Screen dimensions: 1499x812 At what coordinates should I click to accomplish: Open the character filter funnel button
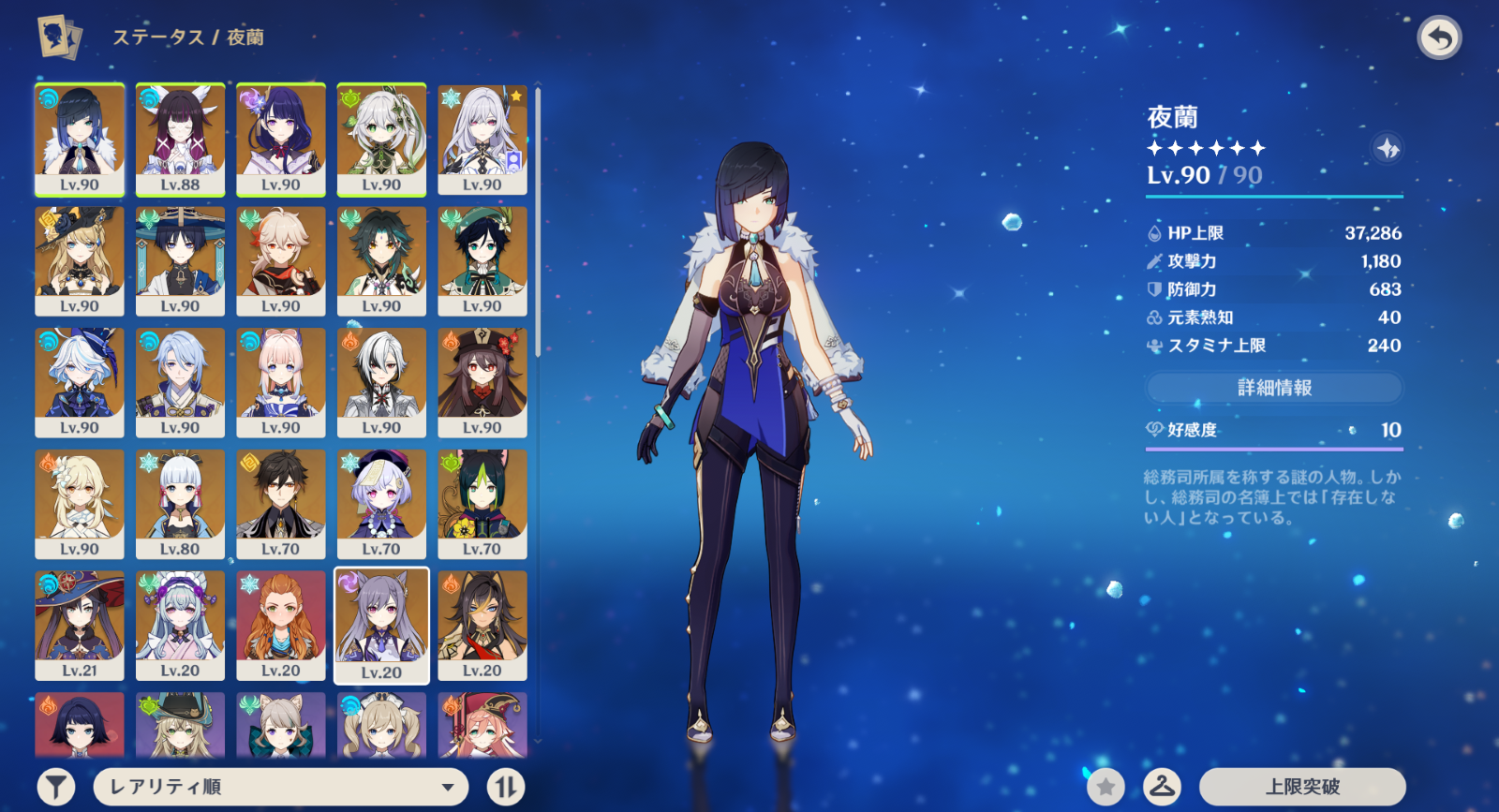click(56, 787)
